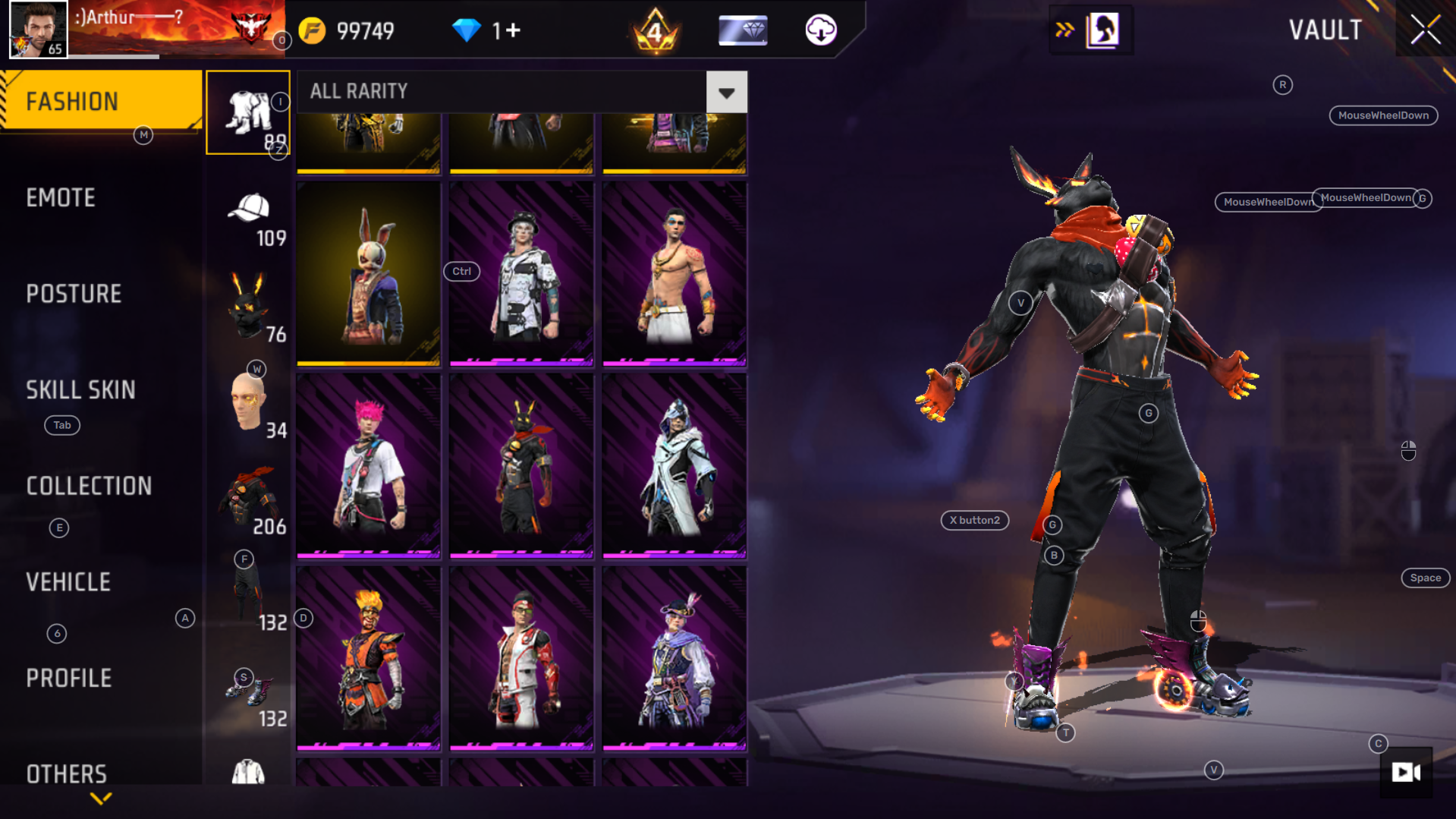Click the gold coin balance icon

pos(313,30)
